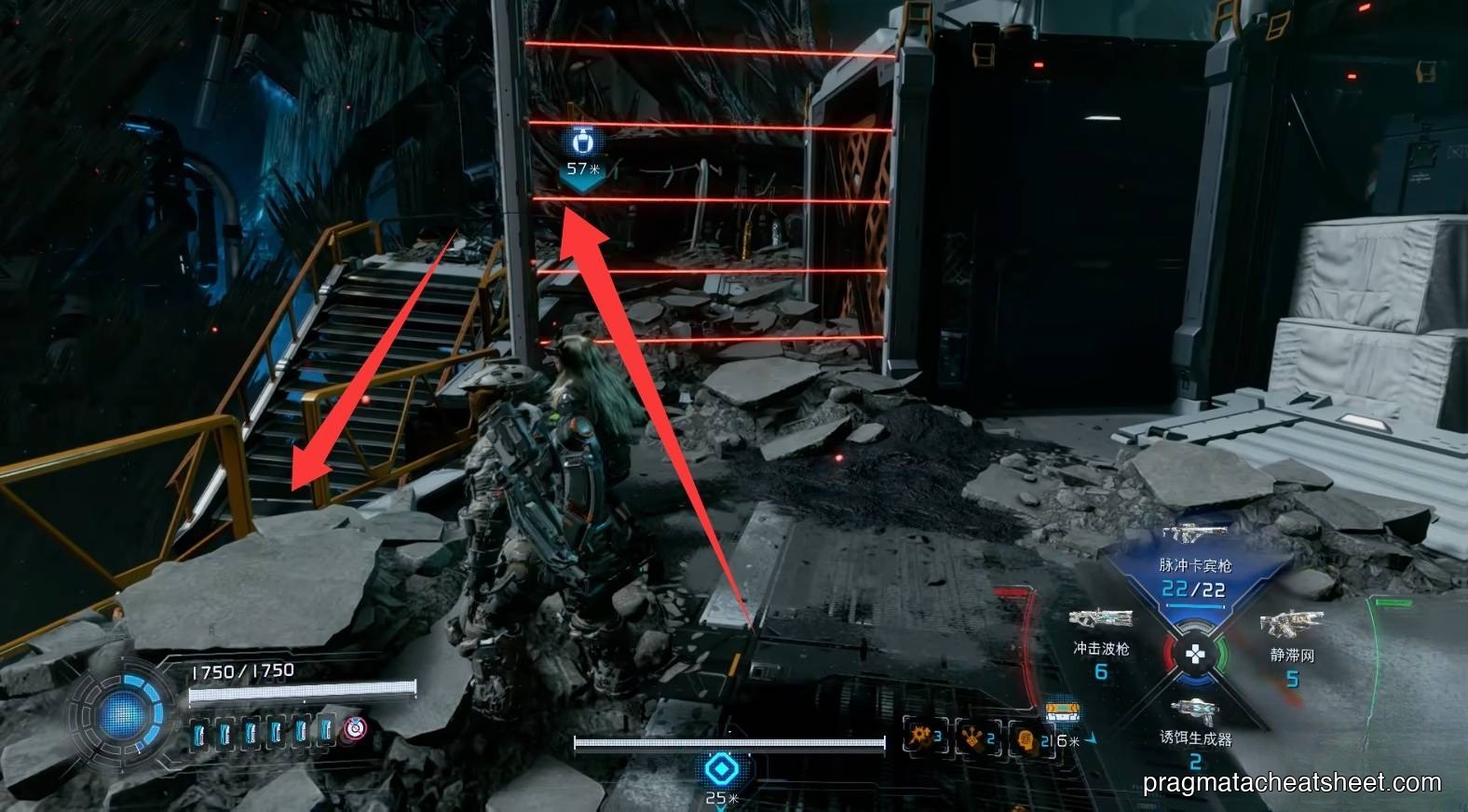Click the blue circular core gauge
1468x812 pixels.
pyautogui.click(x=124, y=714)
